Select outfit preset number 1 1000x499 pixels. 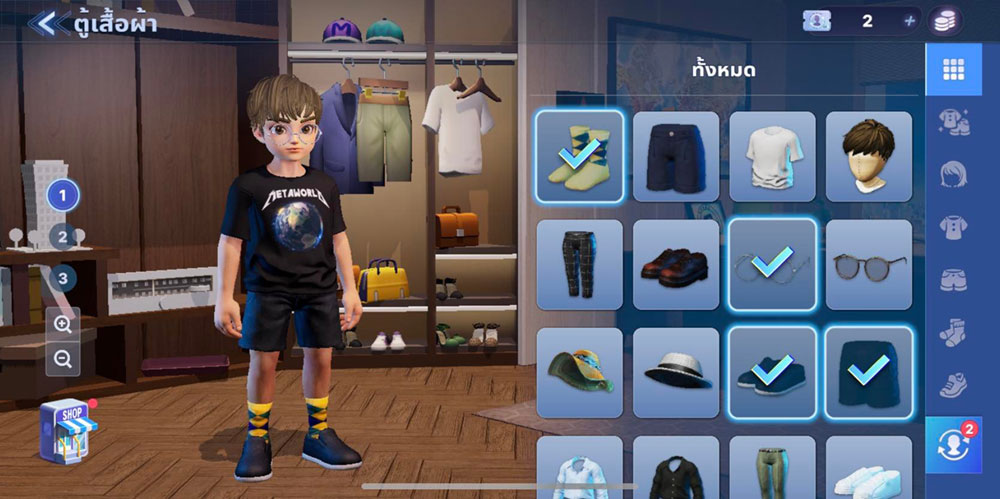point(62,195)
